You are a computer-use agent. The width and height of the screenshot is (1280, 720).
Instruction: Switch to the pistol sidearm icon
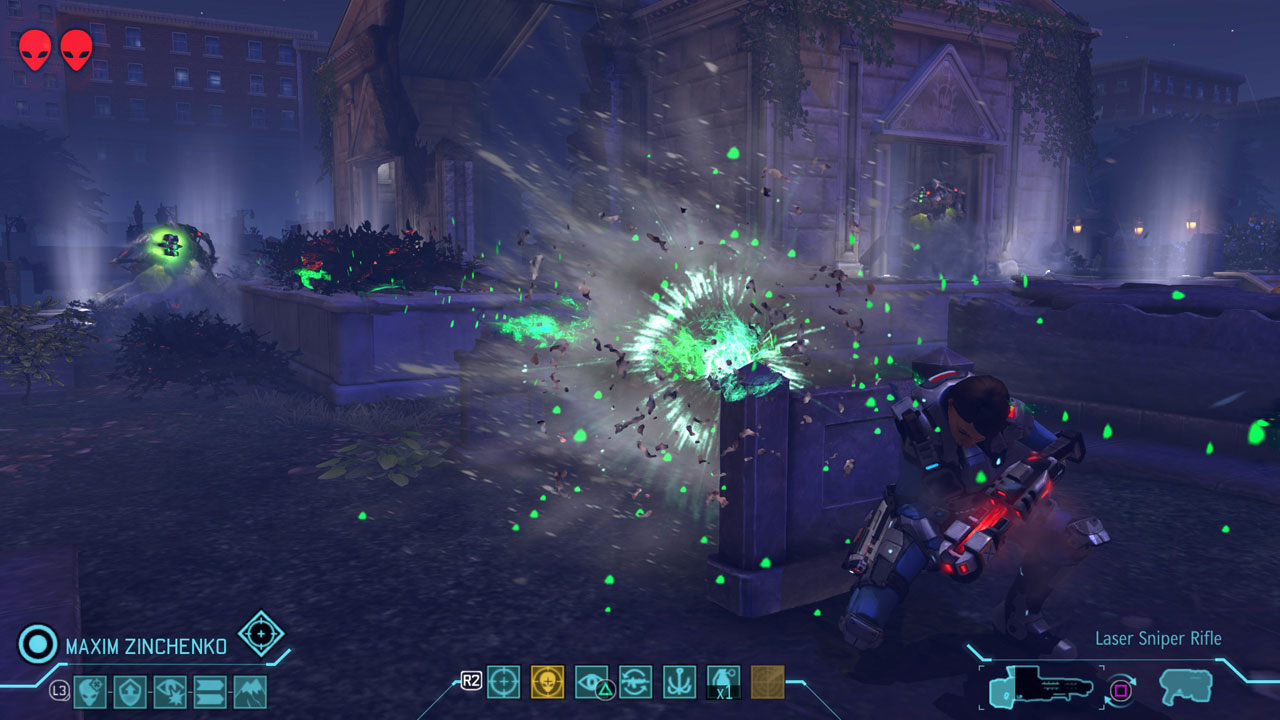click(1185, 687)
